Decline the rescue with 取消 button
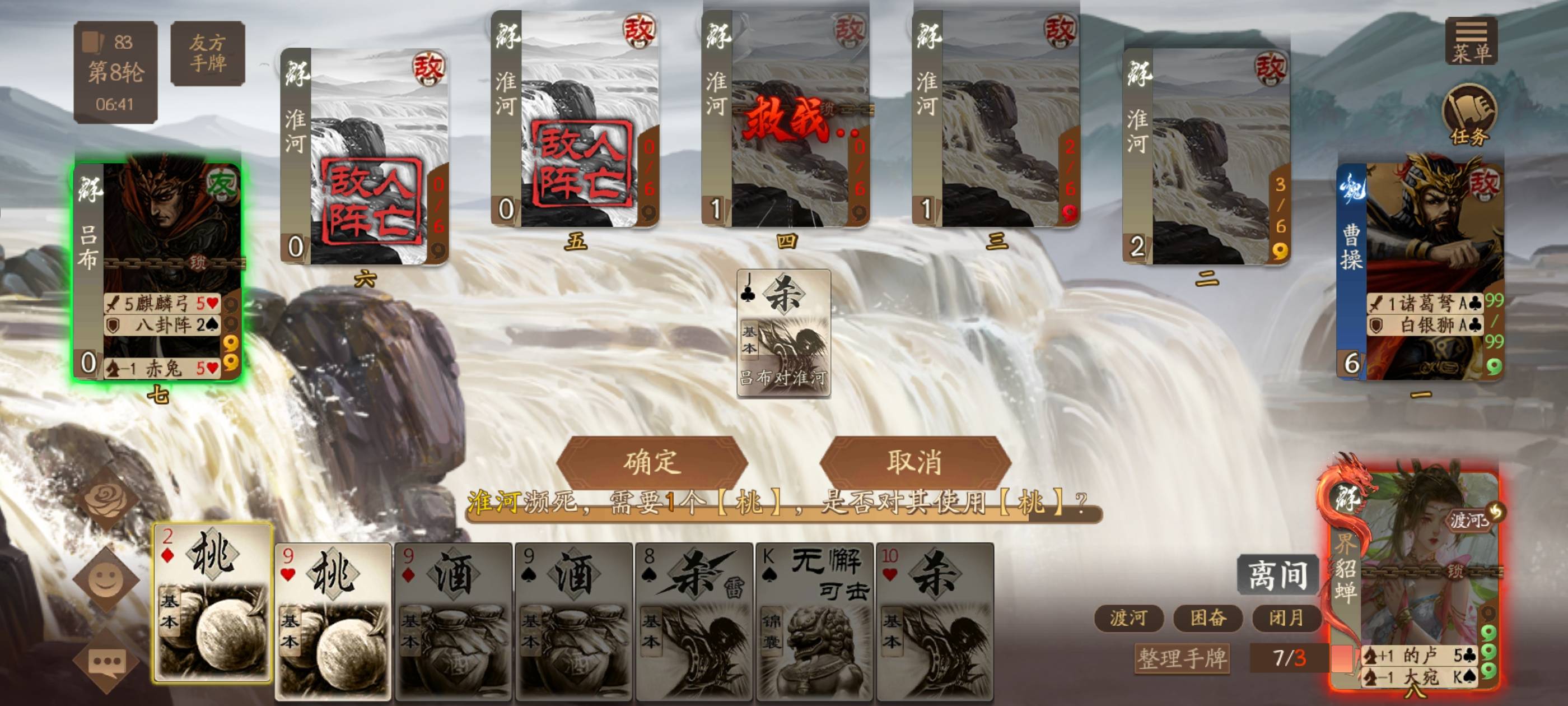This screenshot has height=706, width=1568. [914, 462]
